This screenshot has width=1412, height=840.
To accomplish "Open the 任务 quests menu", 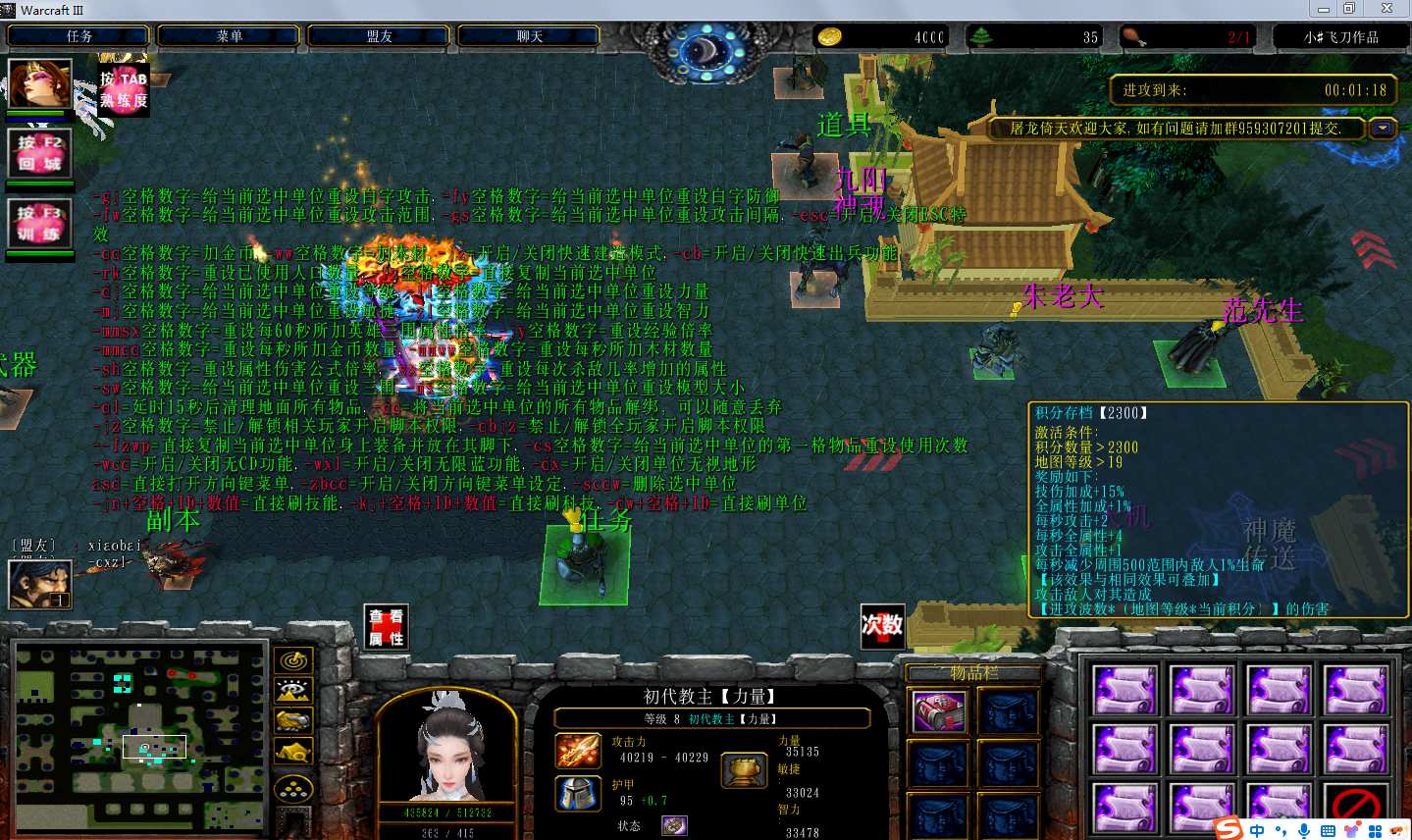I will click(x=79, y=36).
